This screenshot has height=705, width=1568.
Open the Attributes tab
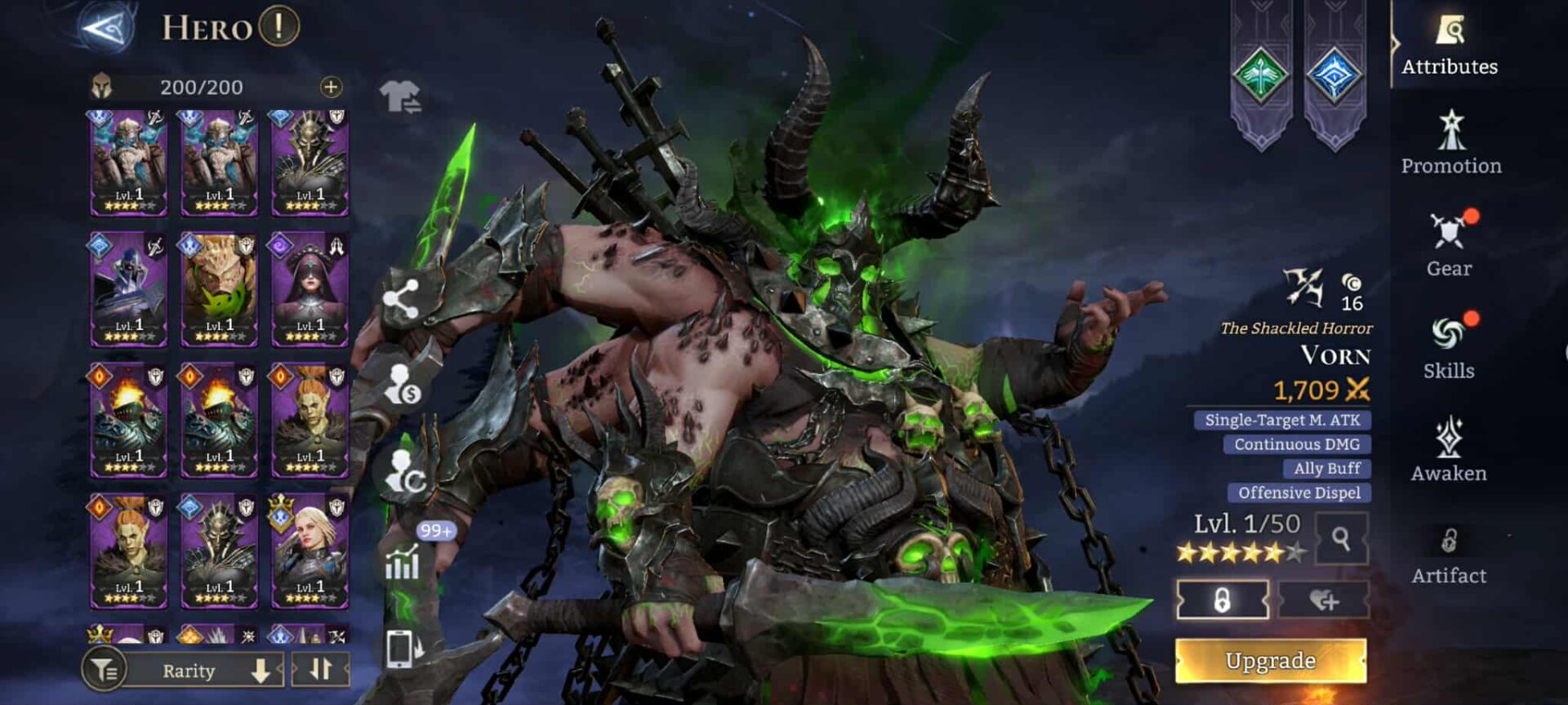coord(1450,46)
